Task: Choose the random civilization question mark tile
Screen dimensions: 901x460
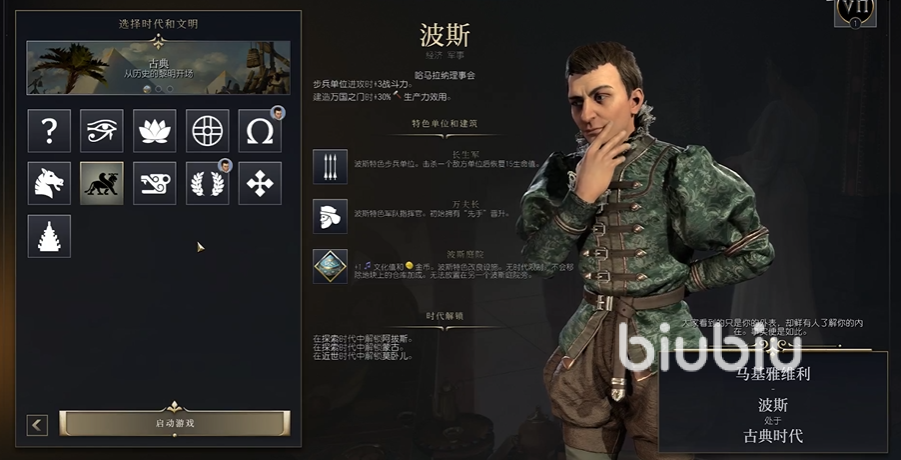Action: [x=49, y=130]
